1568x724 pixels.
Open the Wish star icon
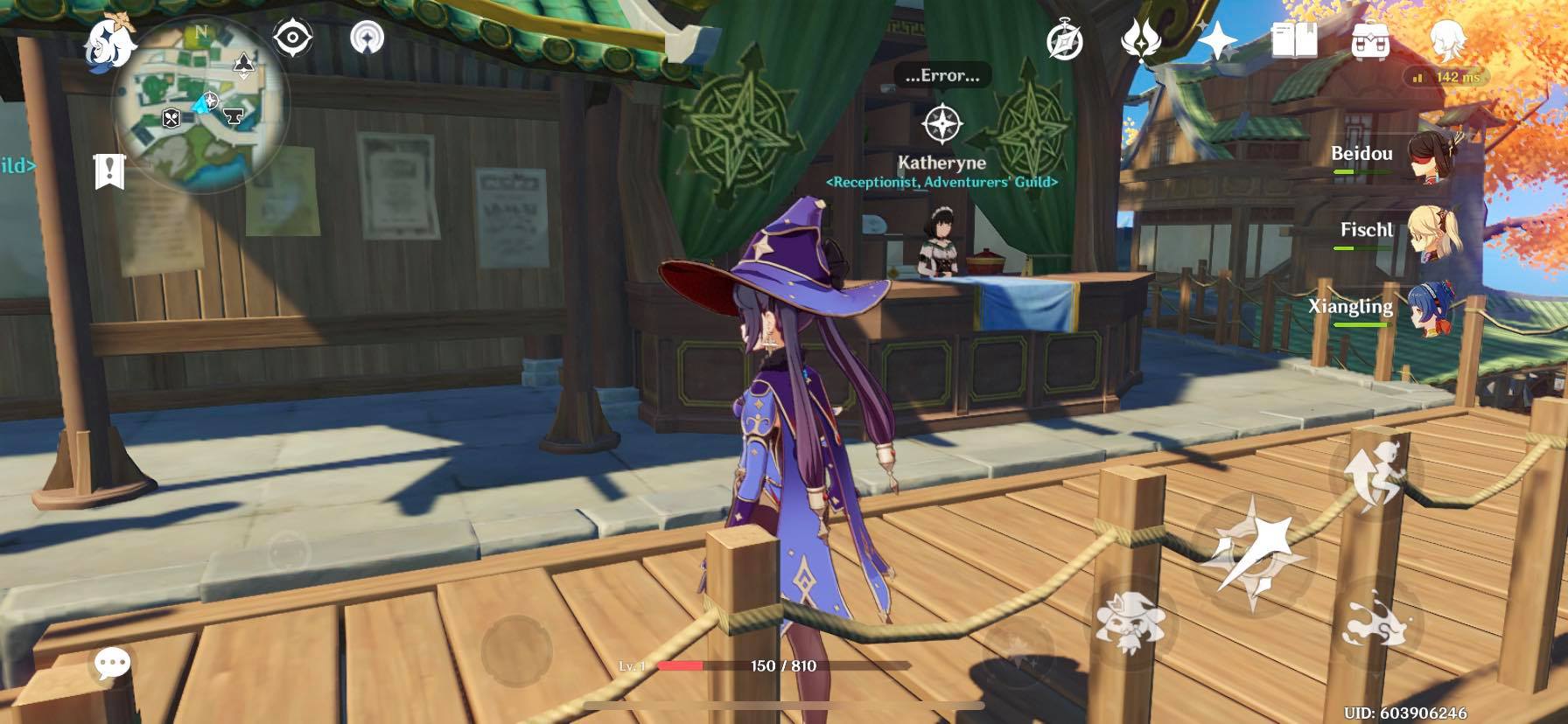point(1217,40)
